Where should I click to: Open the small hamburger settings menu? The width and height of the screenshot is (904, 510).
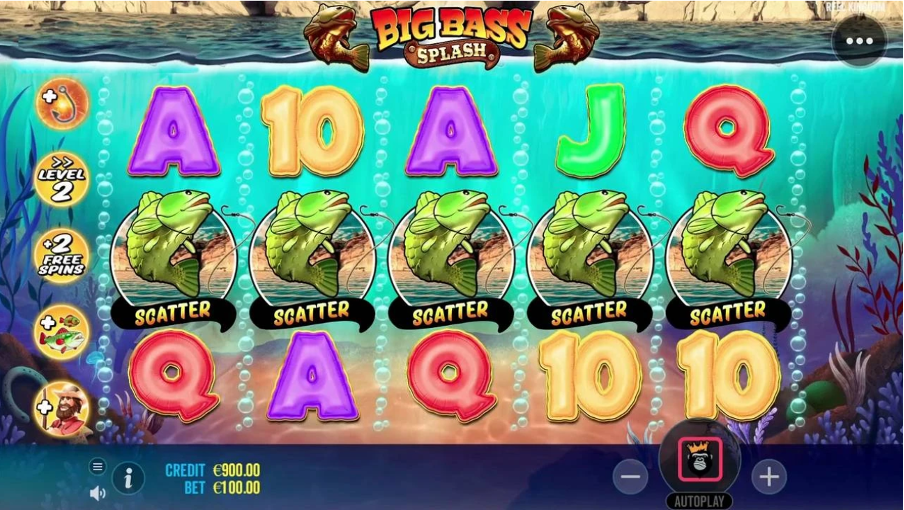tap(97, 466)
